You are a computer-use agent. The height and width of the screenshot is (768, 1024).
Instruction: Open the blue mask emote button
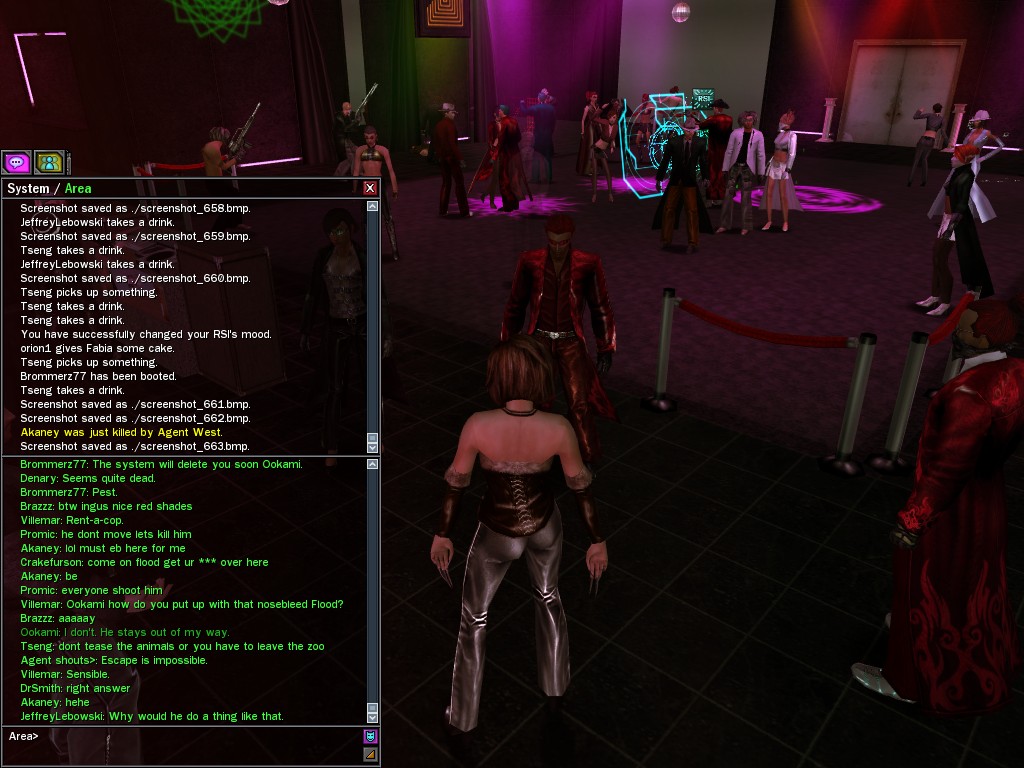pyautogui.click(x=370, y=737)
